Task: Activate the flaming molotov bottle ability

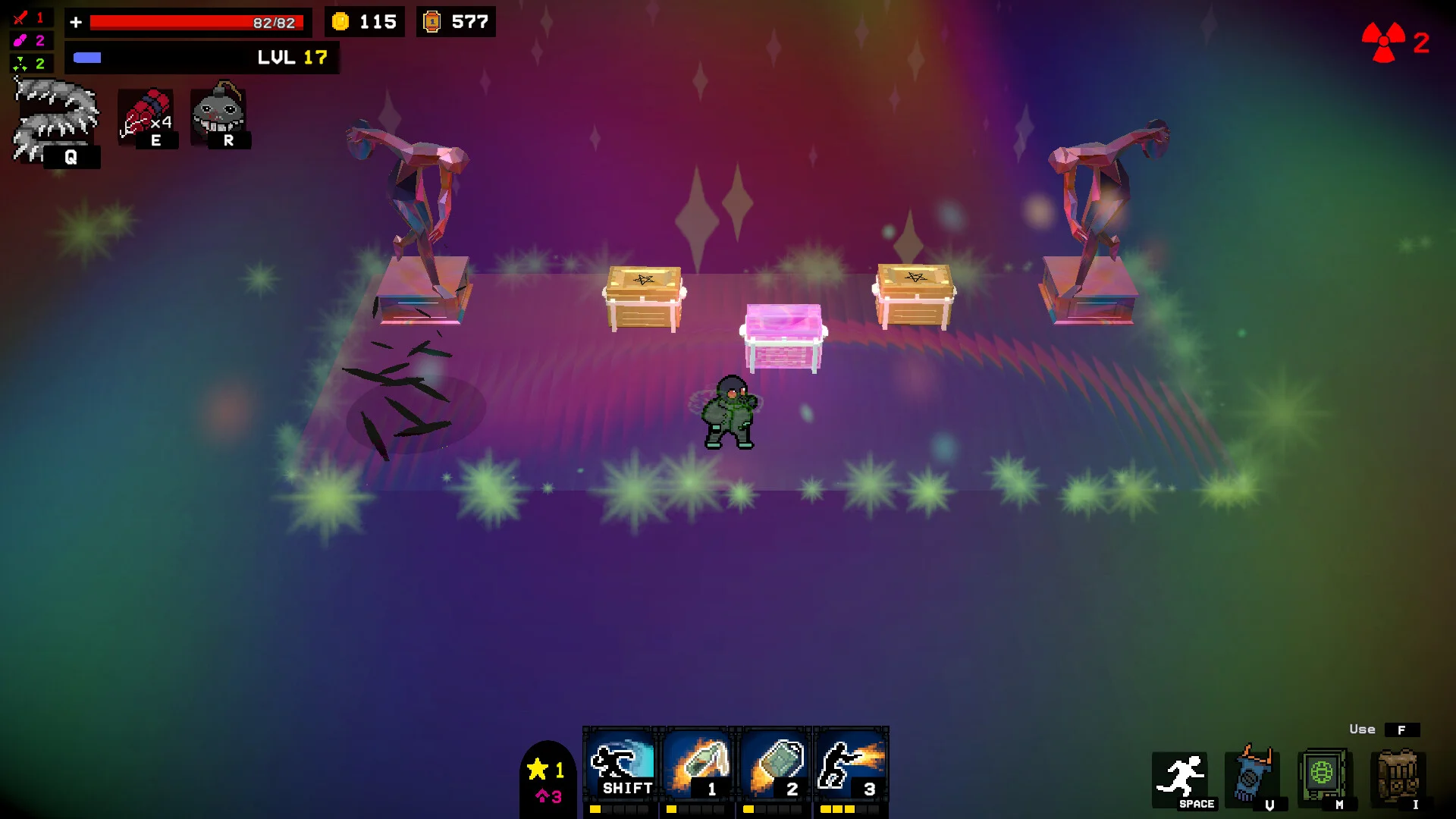Action: [x=698, y=764]
